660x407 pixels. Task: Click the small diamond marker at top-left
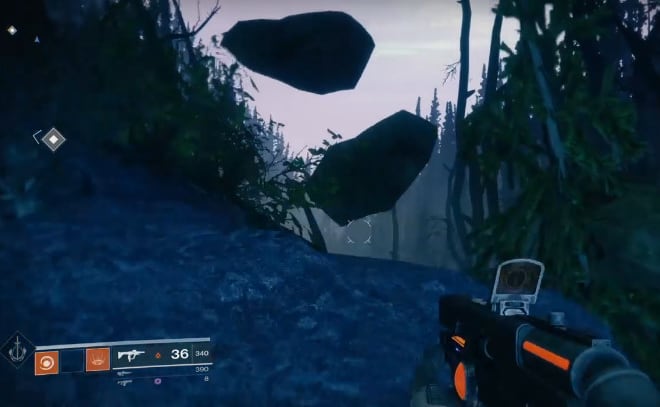pyautogui.click(x=12, y=31)
